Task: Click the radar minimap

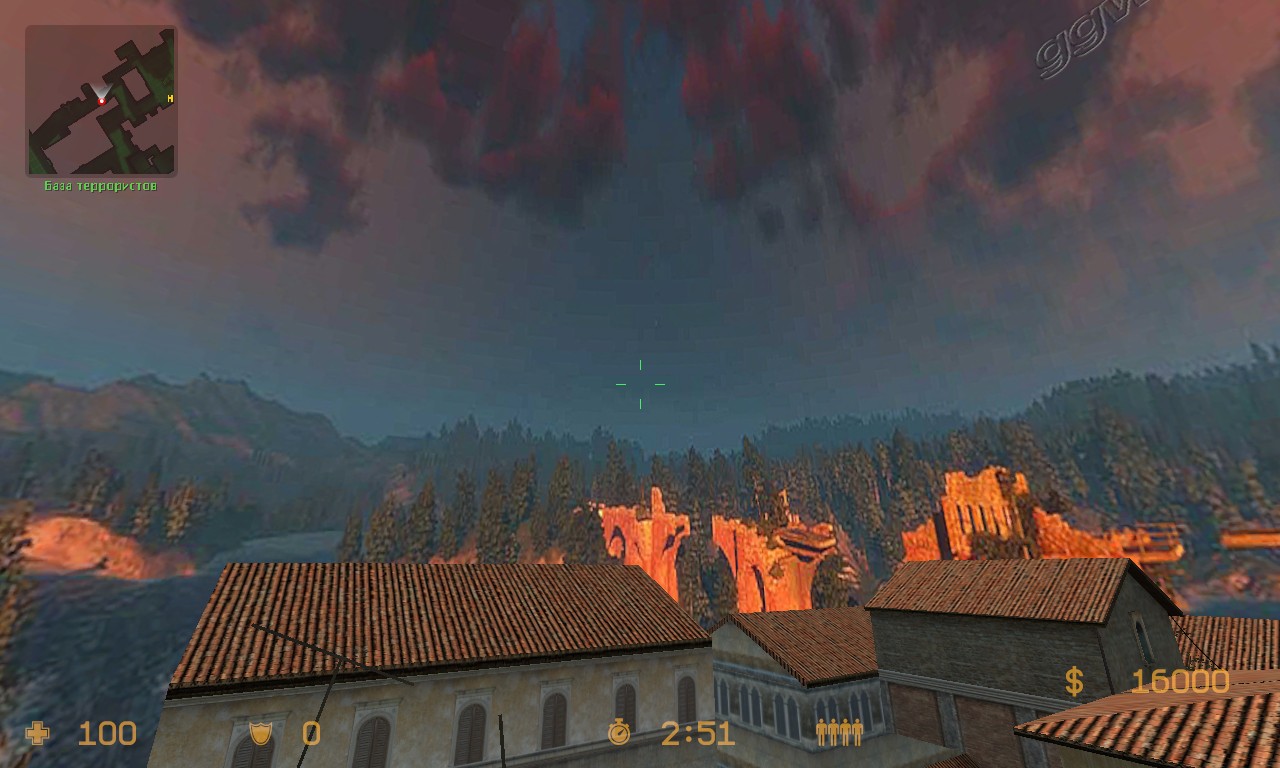Action: (101, 101)
